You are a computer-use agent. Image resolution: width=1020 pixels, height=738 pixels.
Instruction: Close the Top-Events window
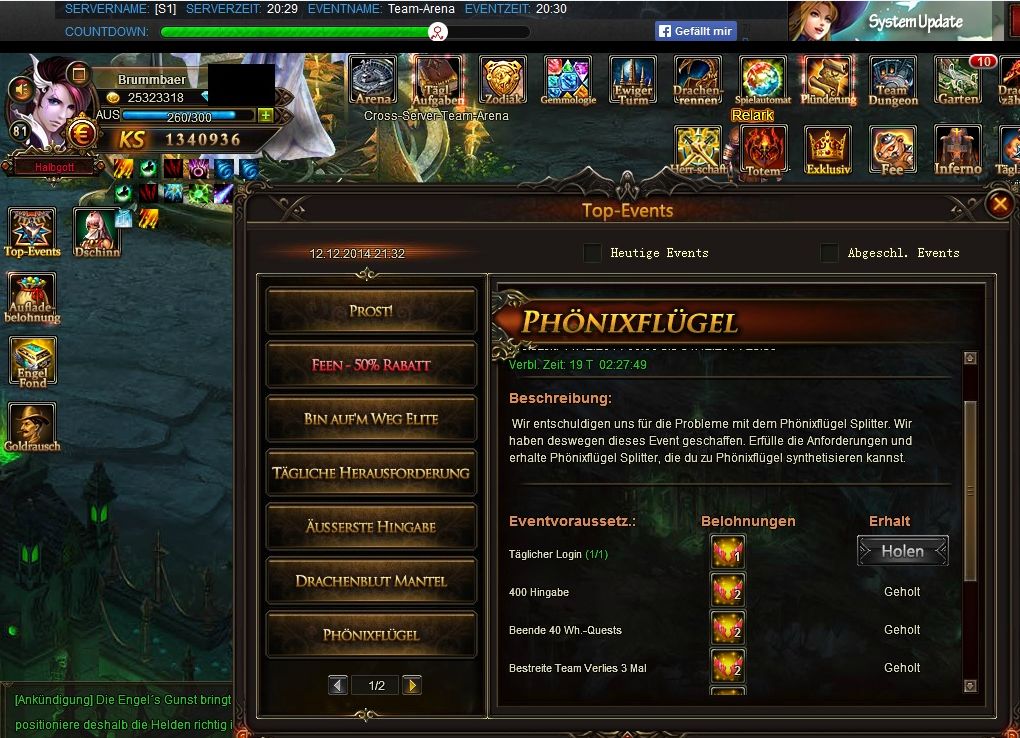coord(999,205)
